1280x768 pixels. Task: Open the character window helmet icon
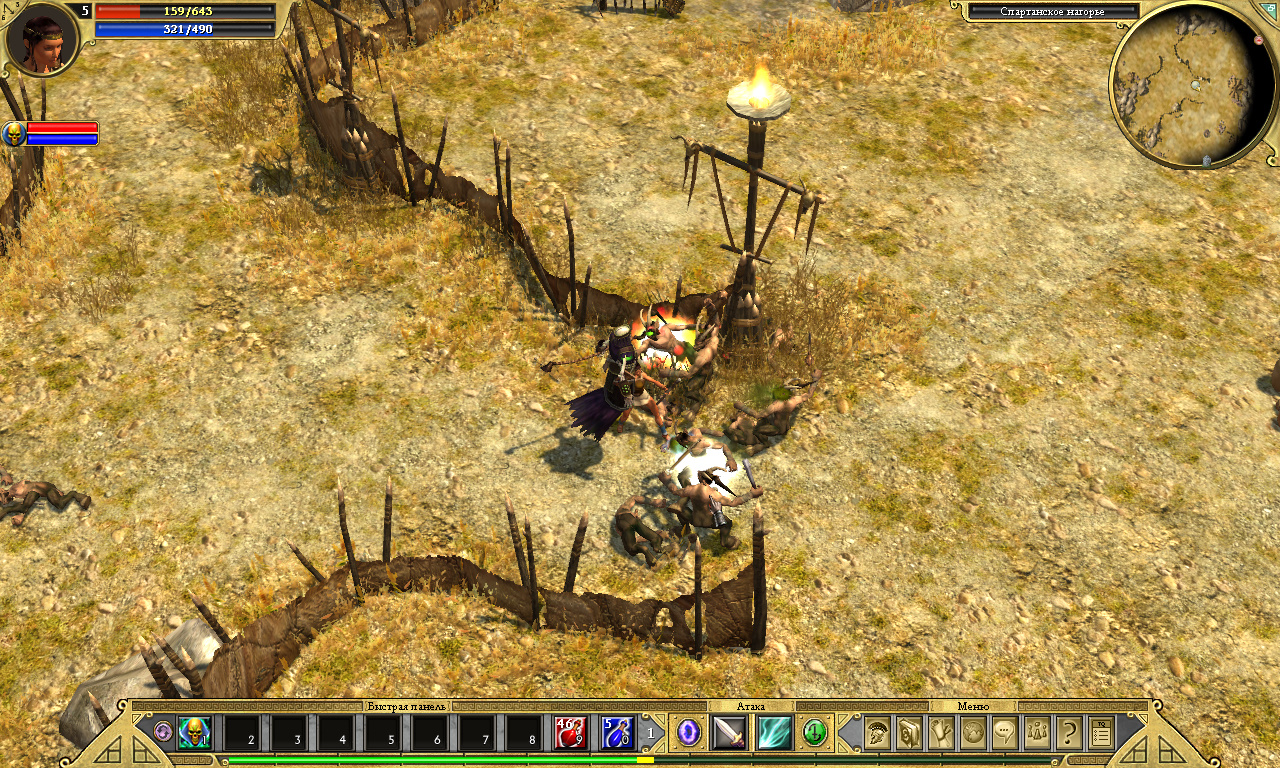878,733
